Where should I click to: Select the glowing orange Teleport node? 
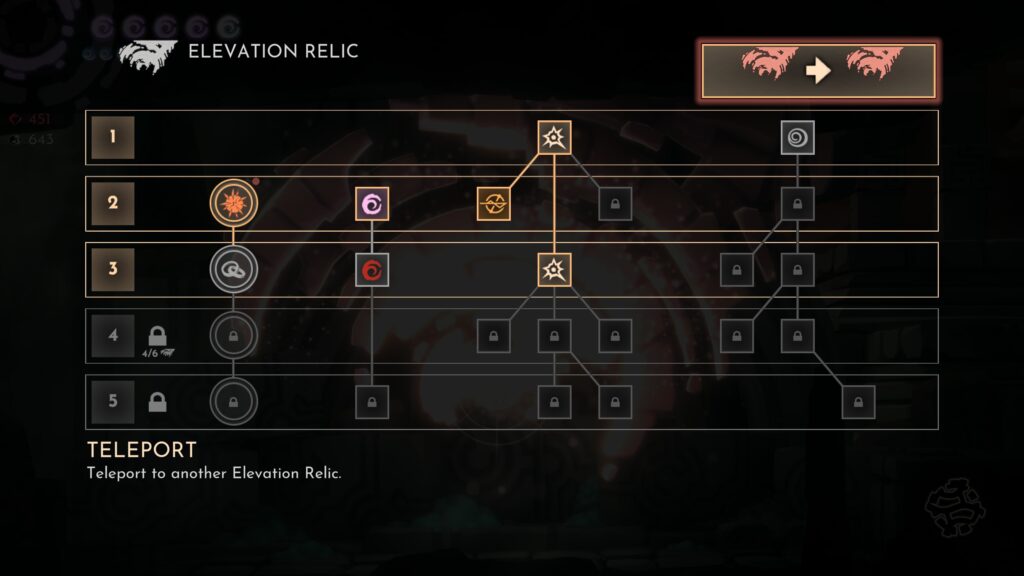click(233, 204)
